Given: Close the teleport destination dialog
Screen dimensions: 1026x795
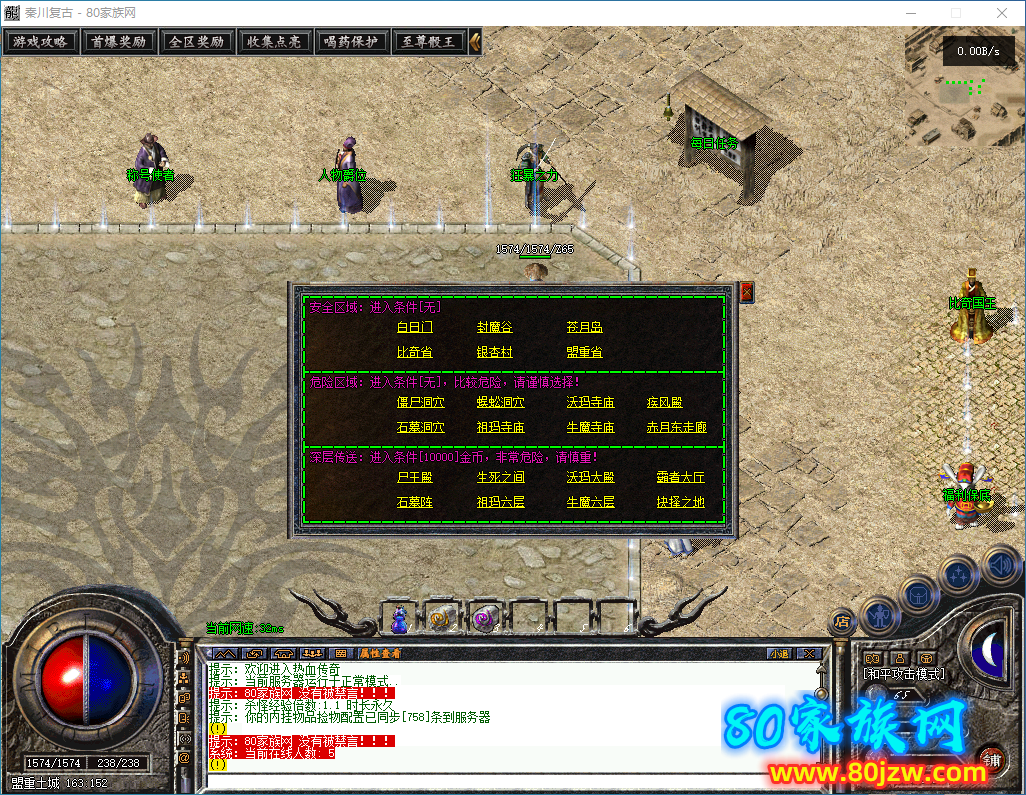Looking at the screenshot, I should click(746, 292).
